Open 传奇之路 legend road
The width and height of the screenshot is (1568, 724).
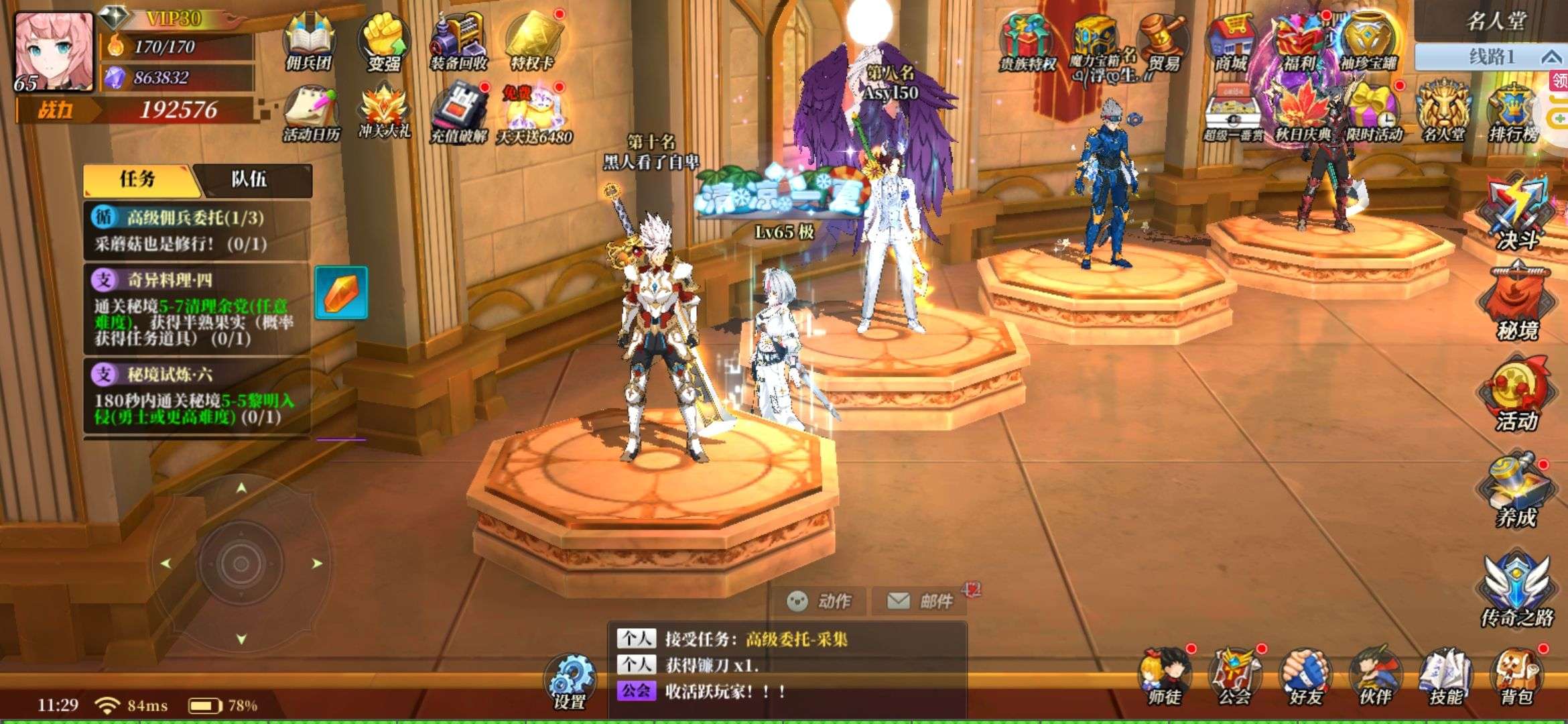click(1517, 590)
